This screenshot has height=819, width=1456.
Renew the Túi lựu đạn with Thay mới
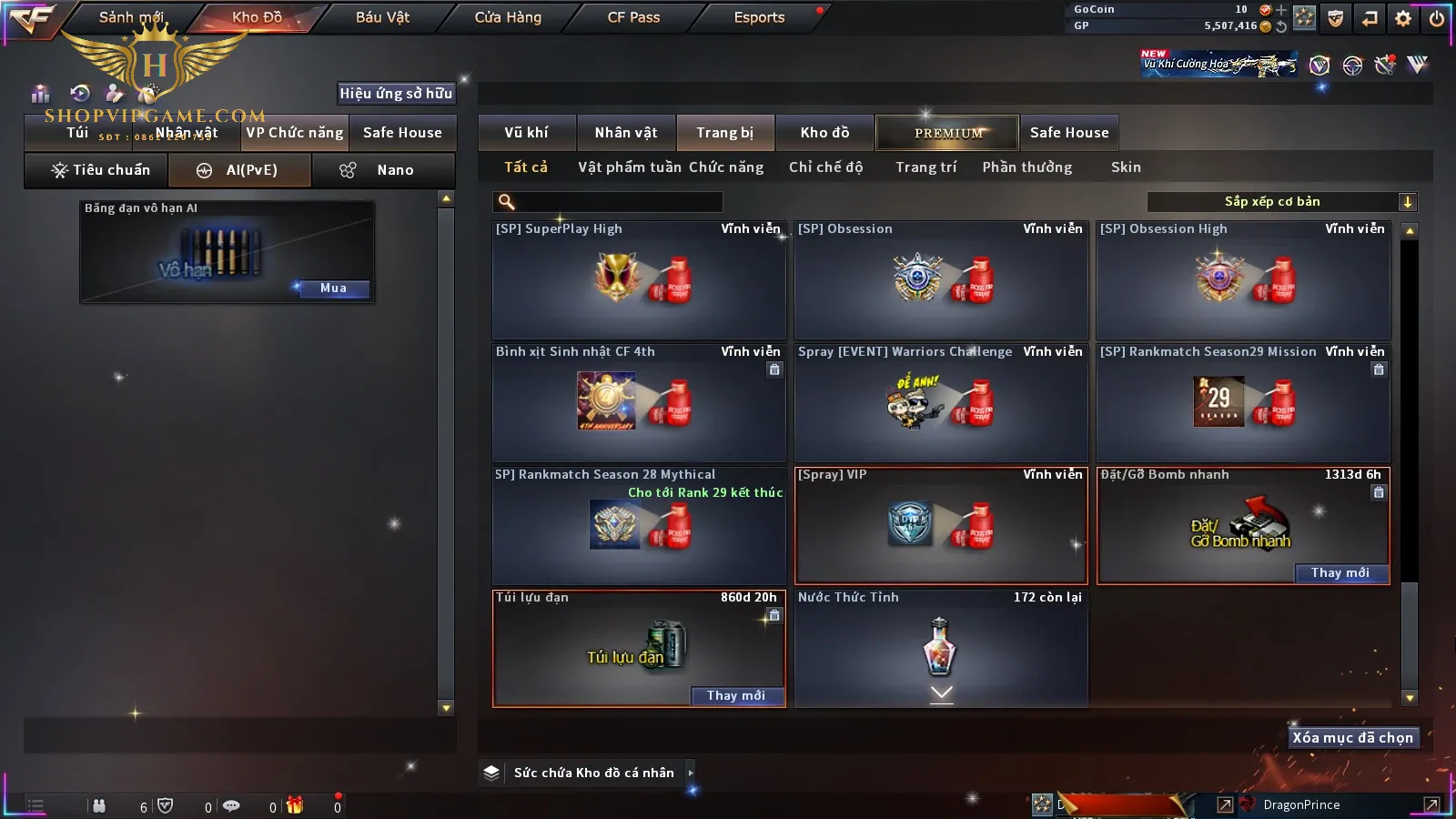click(x=736, y=696)
